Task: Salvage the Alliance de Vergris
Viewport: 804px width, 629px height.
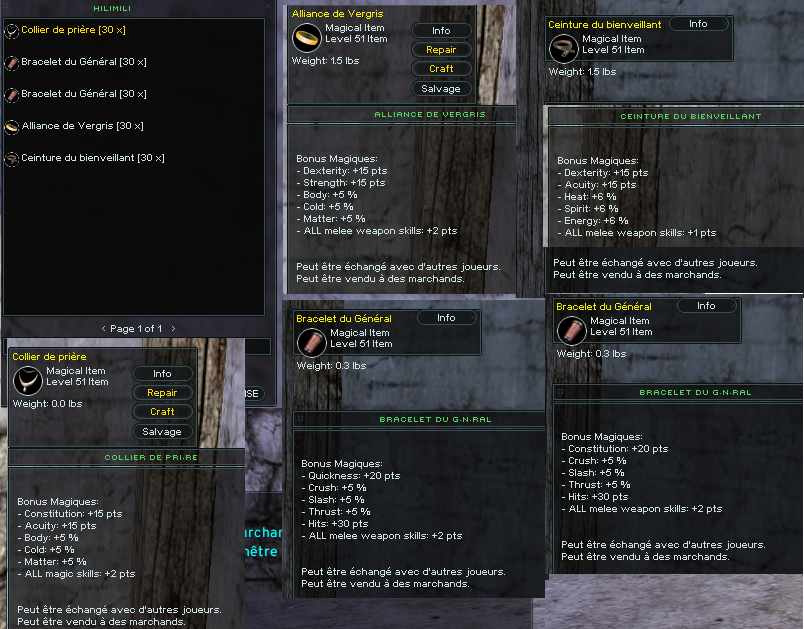Action: [x=441, y=88]
